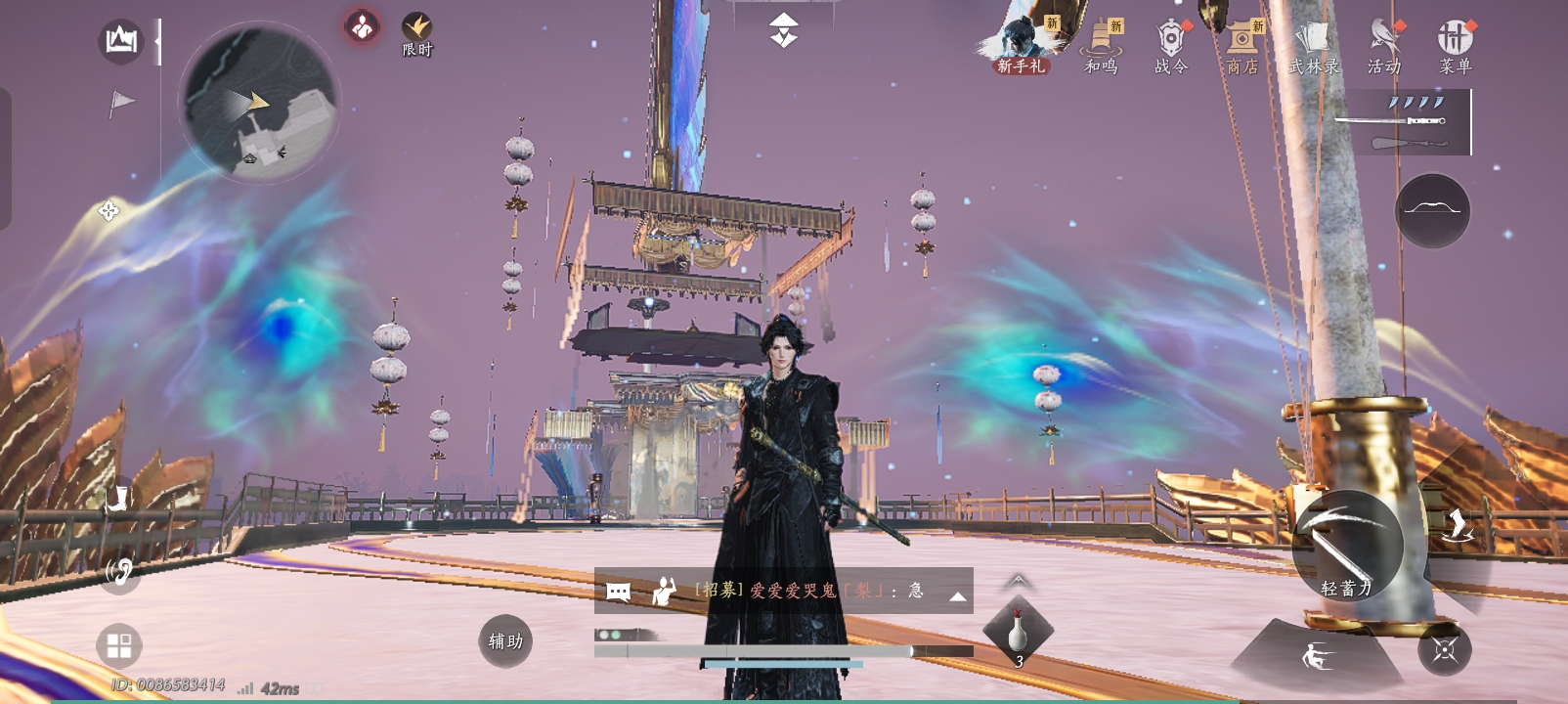Viewport: 1568px width, 704px height.
Task: Toggle the 辅助 assist mode button
Action: coord(504,641)
